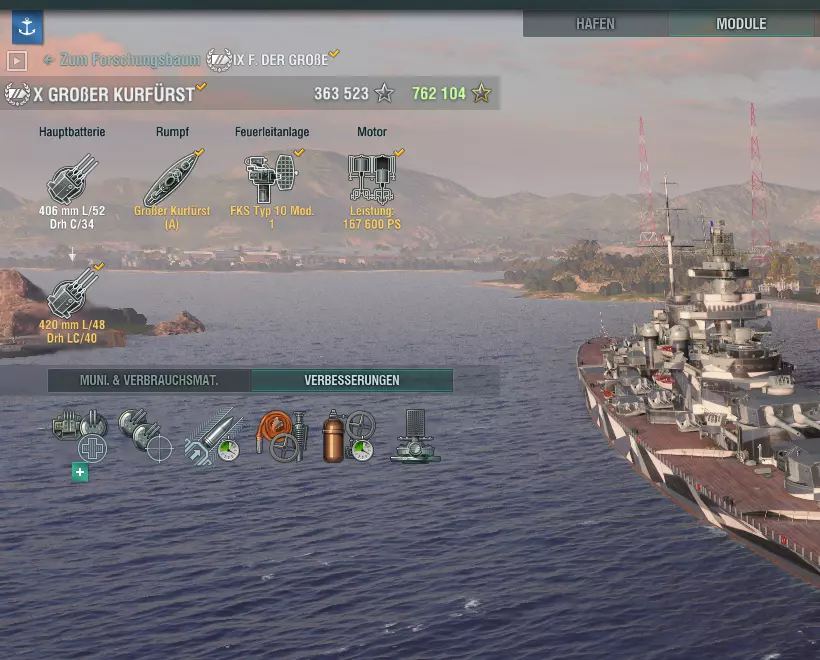The width and height of the screenshot is (820, 660).
Task: Choose the gun turrets with crosshair upgrade
Action: click(145, 436)
